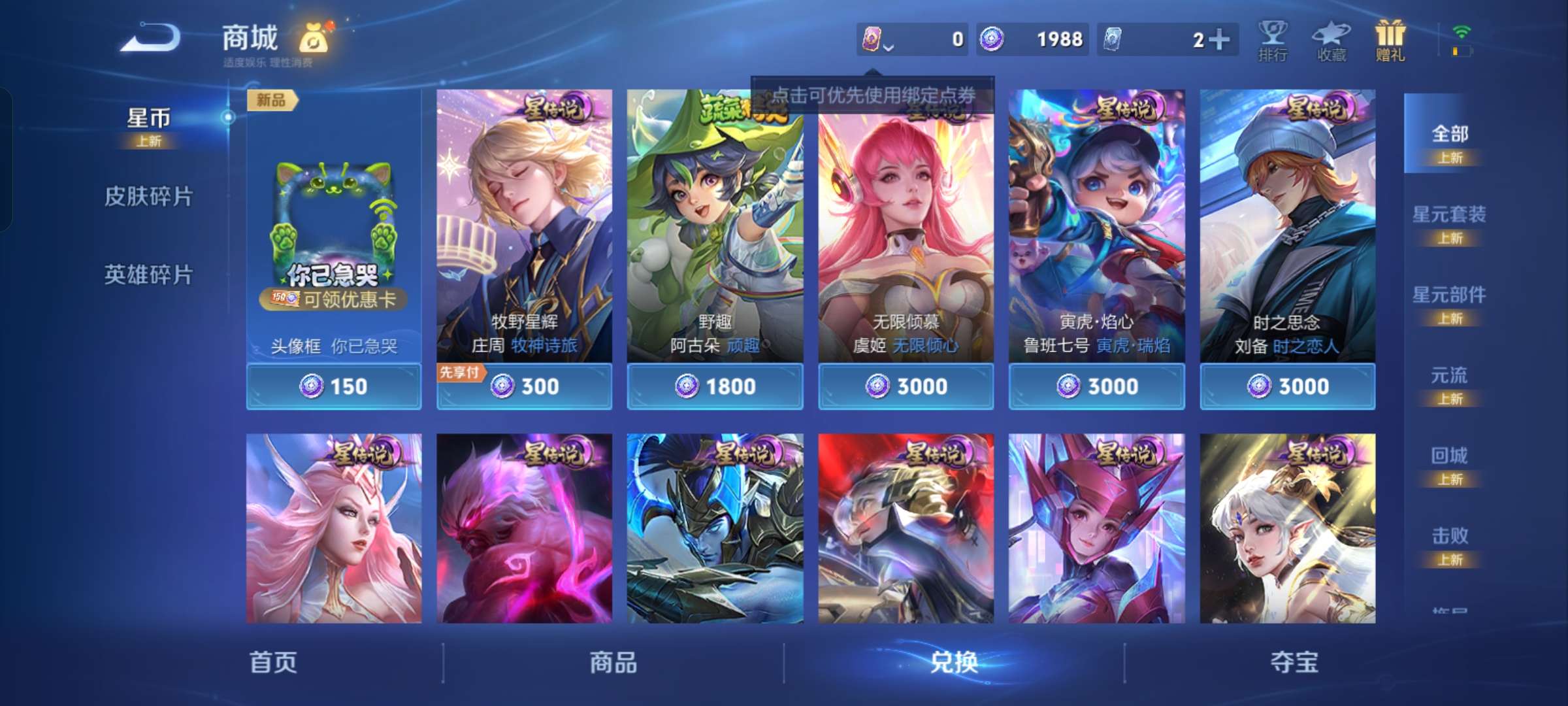Buy the 你已急哭 avatar frame for 150
This screenshot has height=706, width=1568.
[x=334, y=386]
